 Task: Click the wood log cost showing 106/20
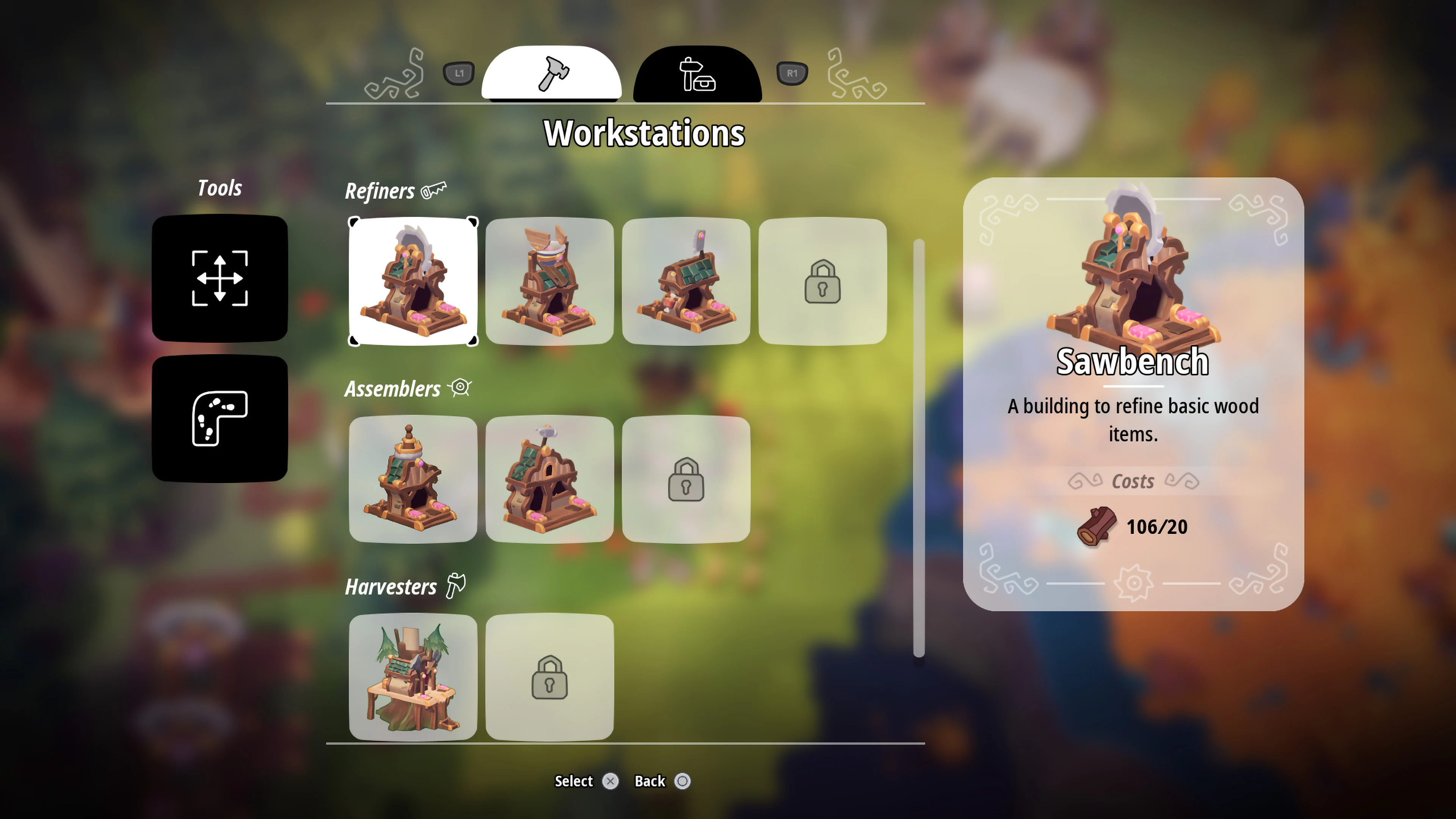pyautogui.click(x=1130, y=526)
